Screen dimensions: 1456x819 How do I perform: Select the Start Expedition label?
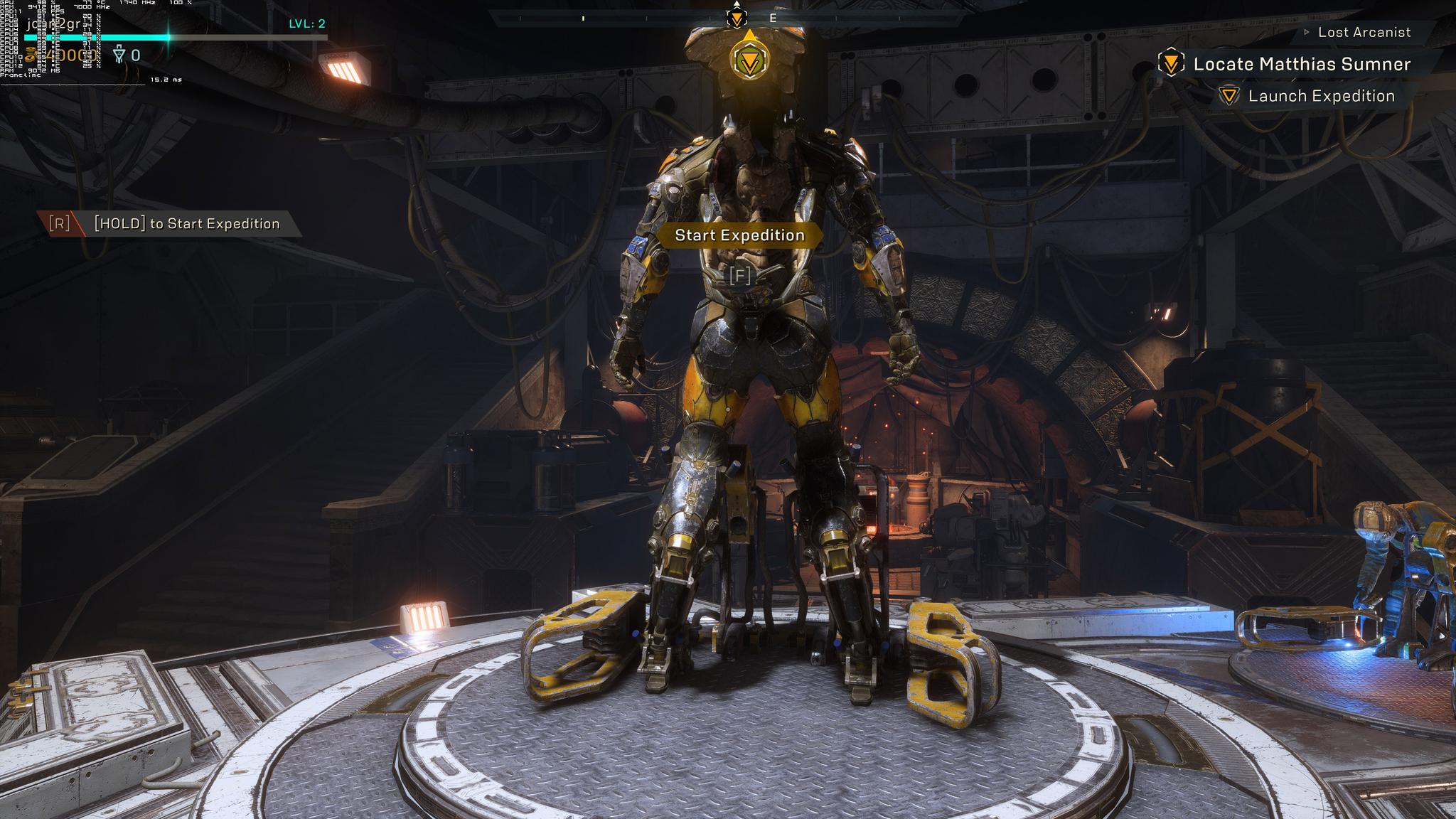click(739, 235)
